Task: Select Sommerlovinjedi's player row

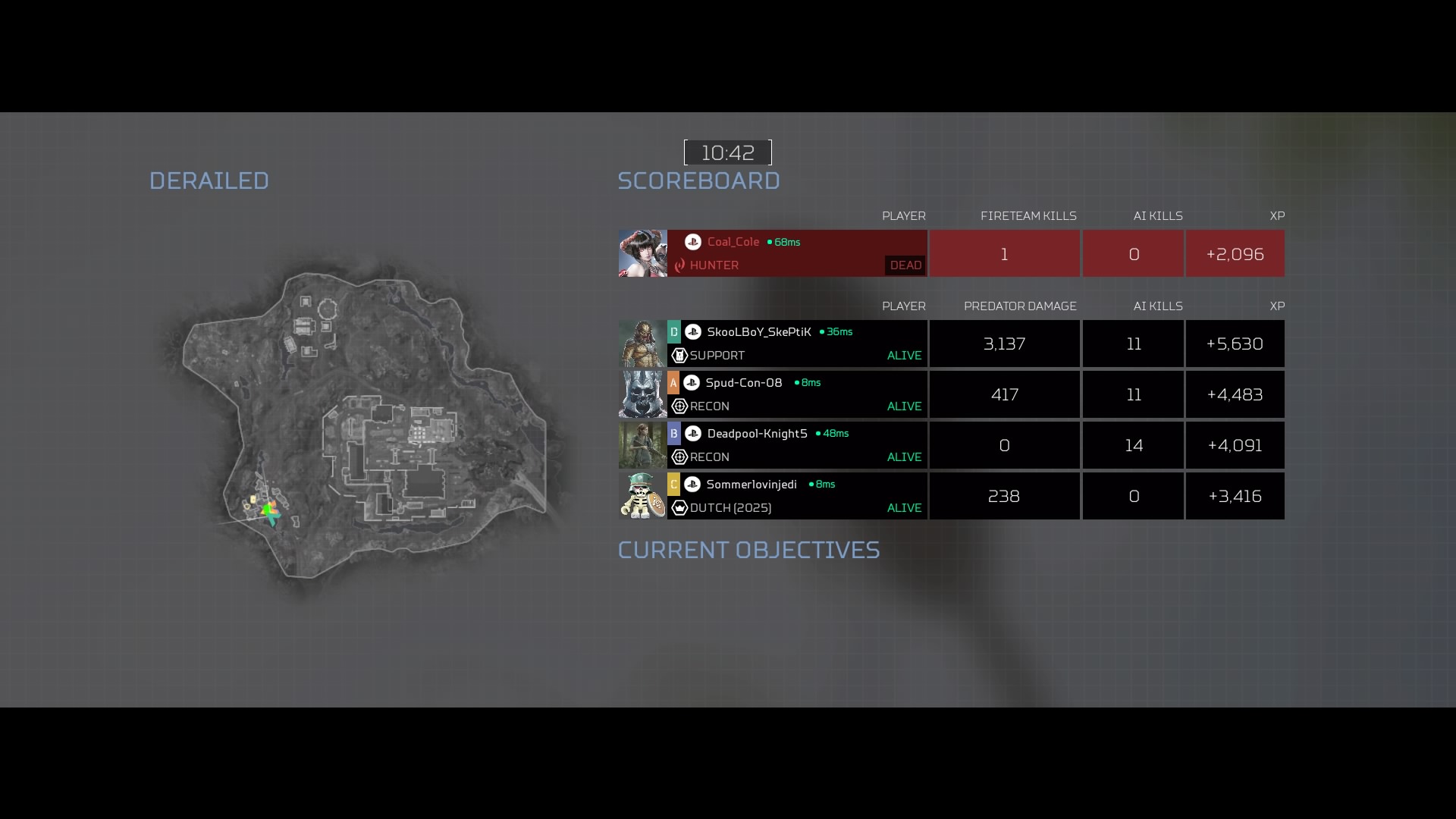Action: pyautogui.click(x=796, y=496)
